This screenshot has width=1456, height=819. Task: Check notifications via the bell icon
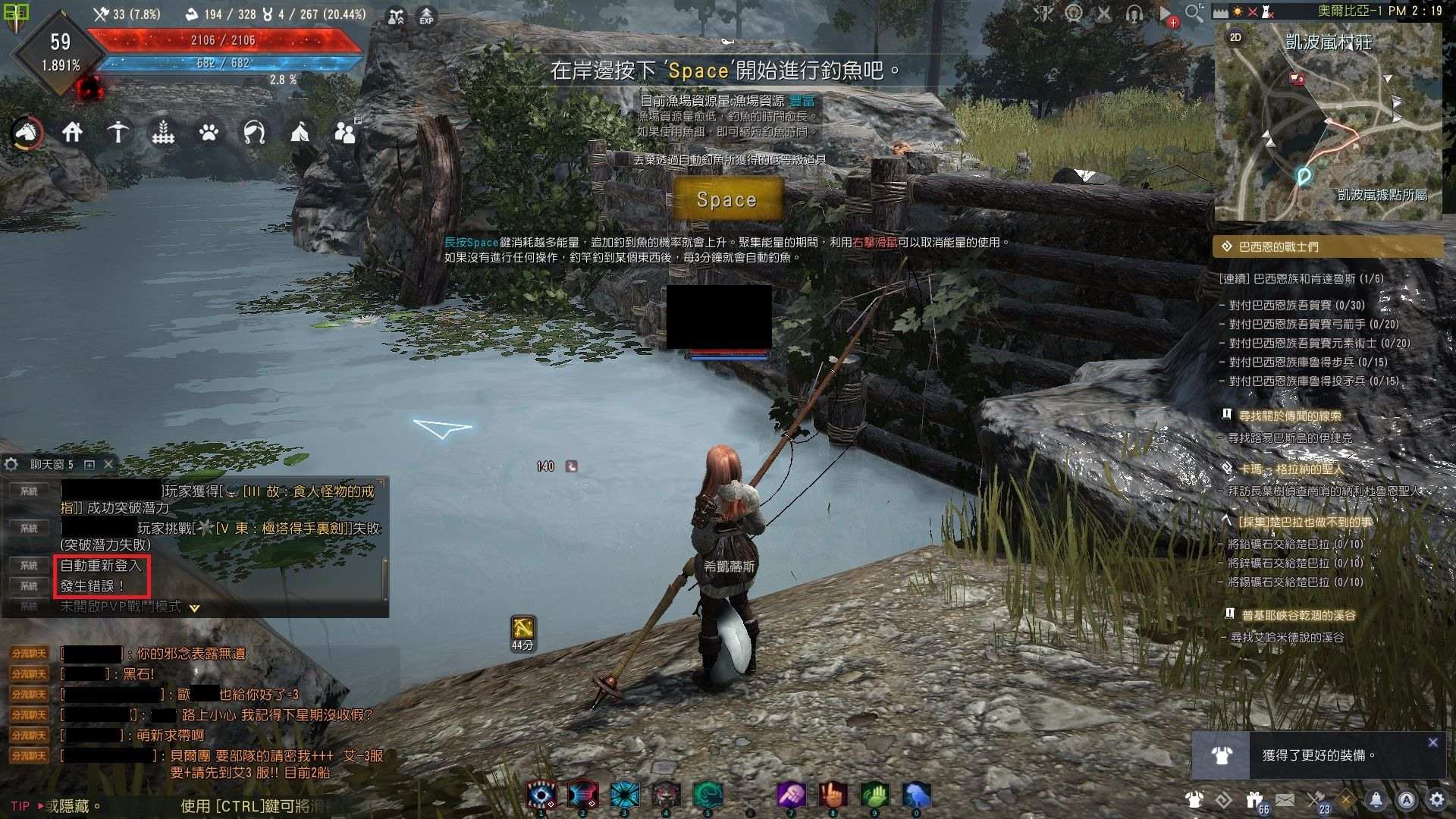(x=1376, y=799)
